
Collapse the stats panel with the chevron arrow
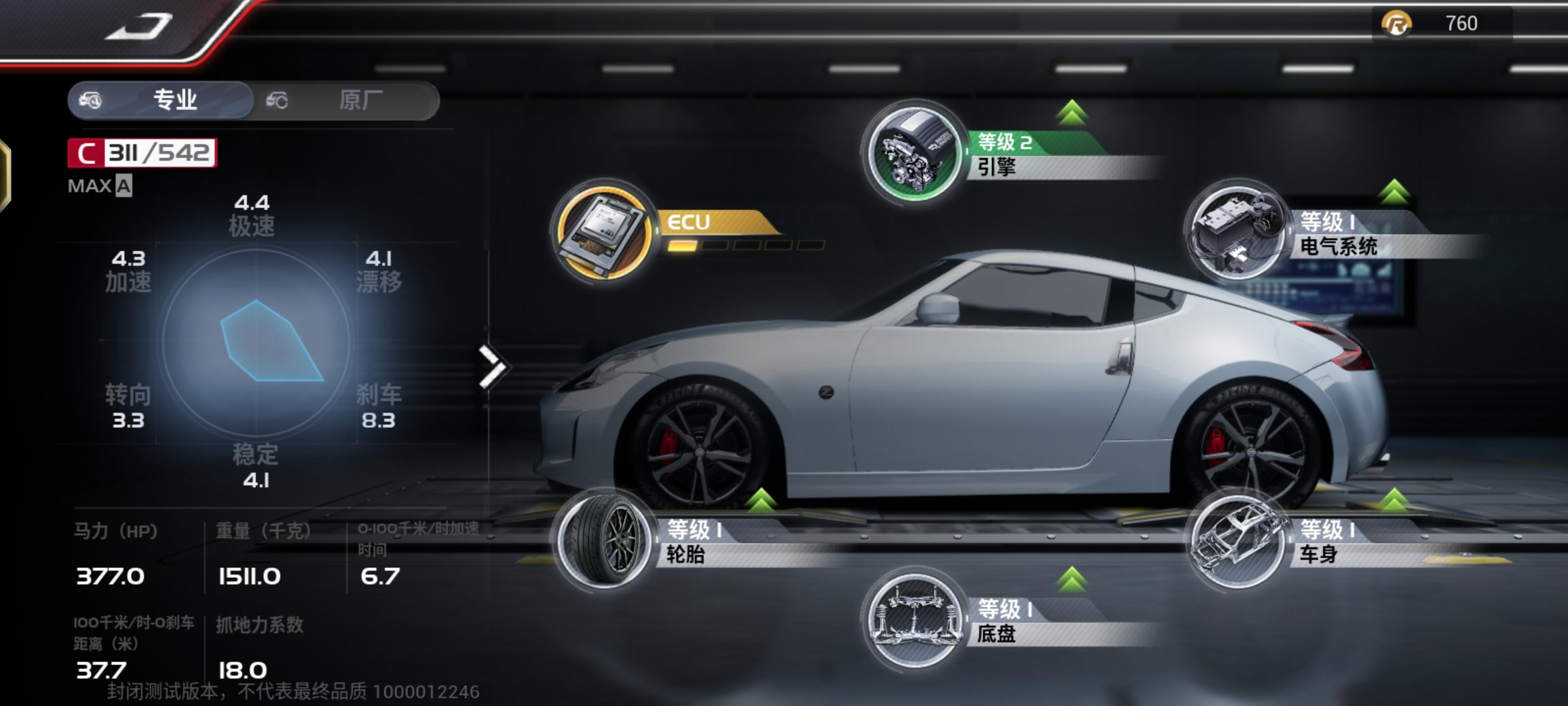492,367
